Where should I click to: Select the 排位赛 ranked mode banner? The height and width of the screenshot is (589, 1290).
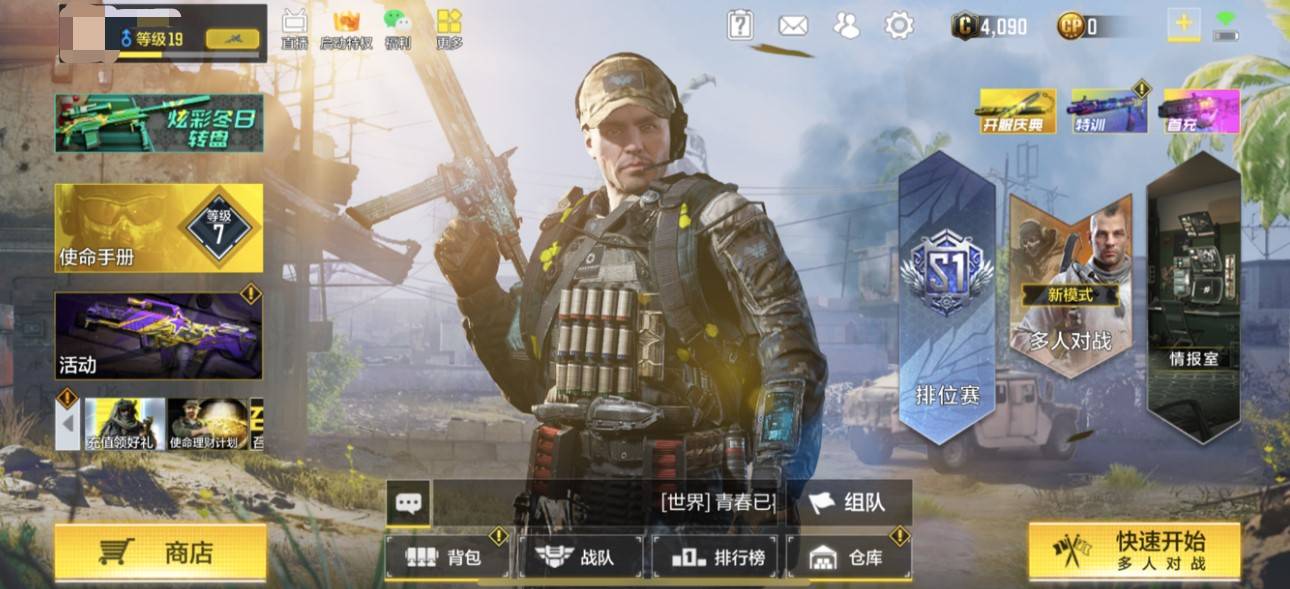coord(947,300)
